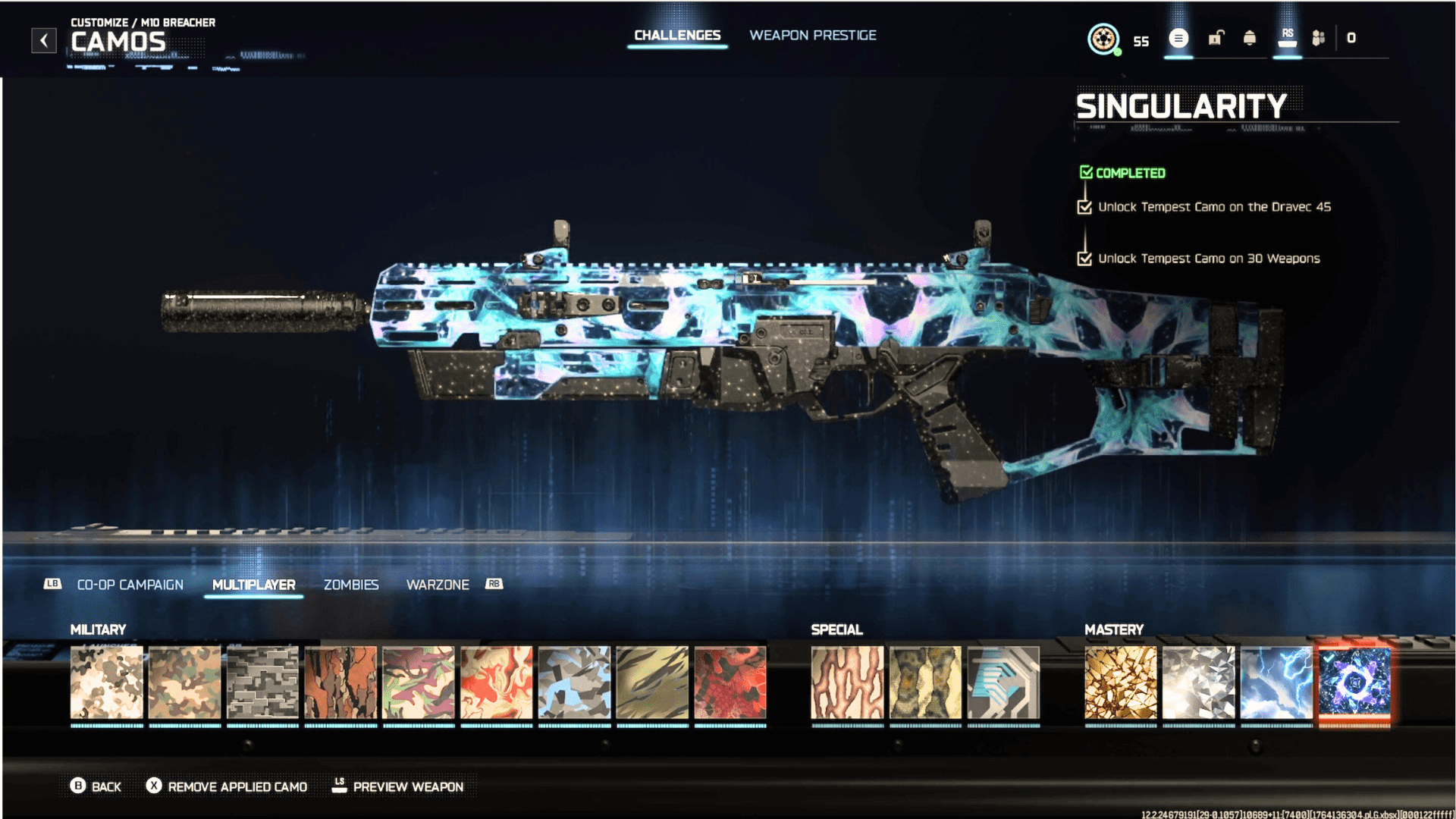Switch to the Weapon Prestige tab
Viewport: 1456px width, 819px height.
coord(813,35)
